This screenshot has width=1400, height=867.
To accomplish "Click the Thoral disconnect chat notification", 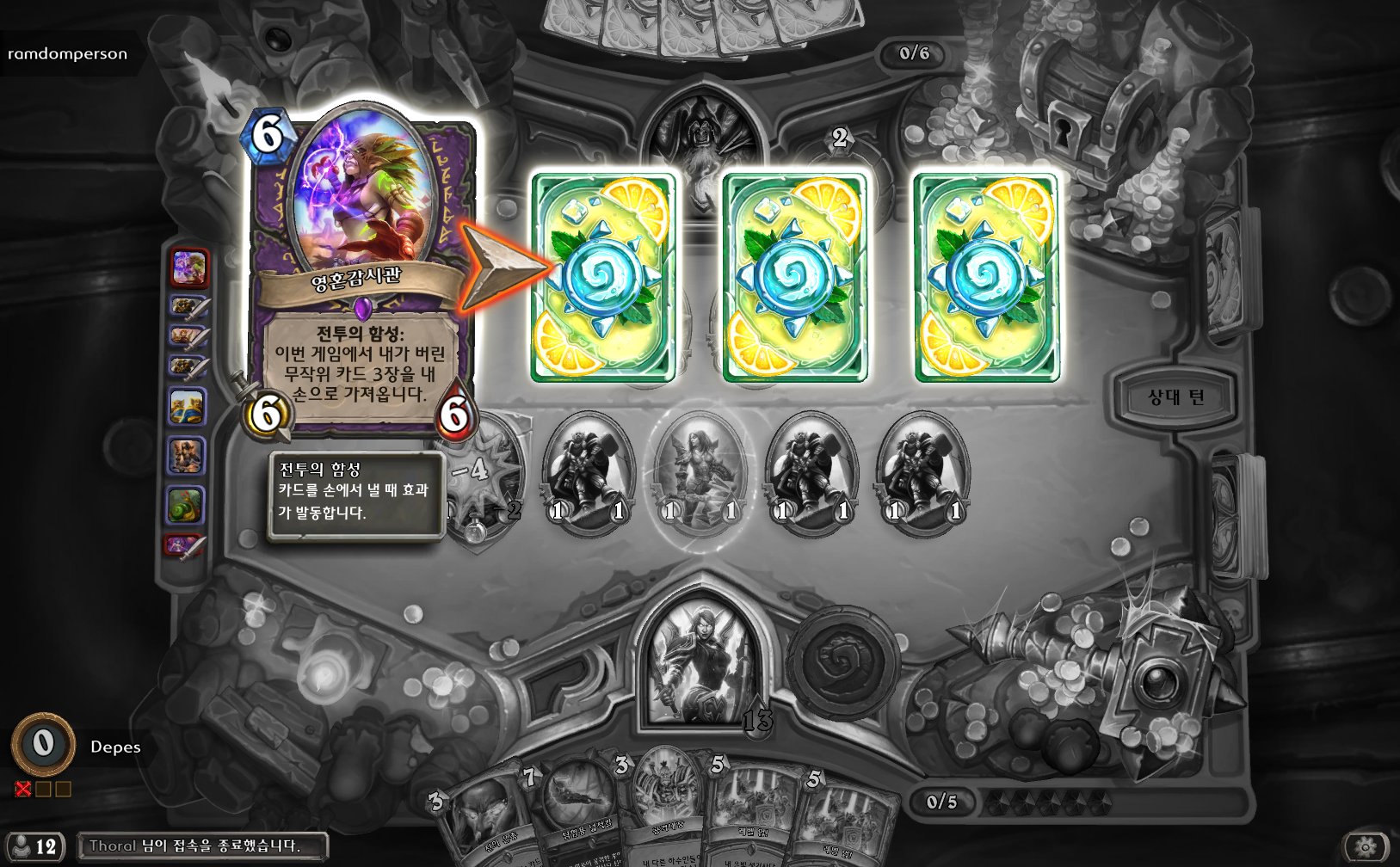I will (x=202, y=846).
